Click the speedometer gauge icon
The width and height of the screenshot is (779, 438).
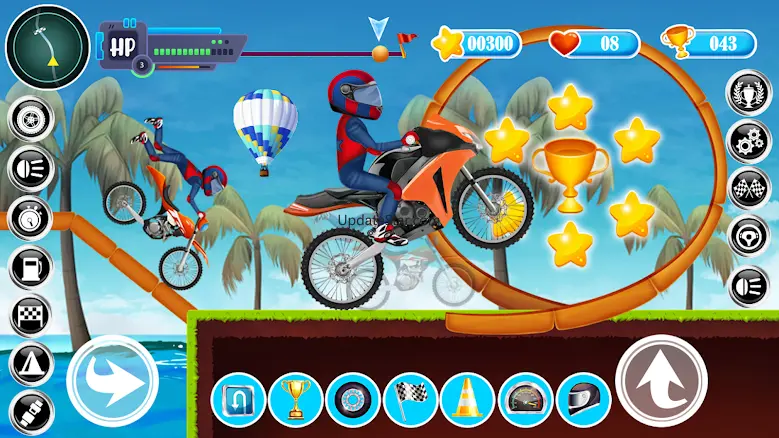coord(525,399)
